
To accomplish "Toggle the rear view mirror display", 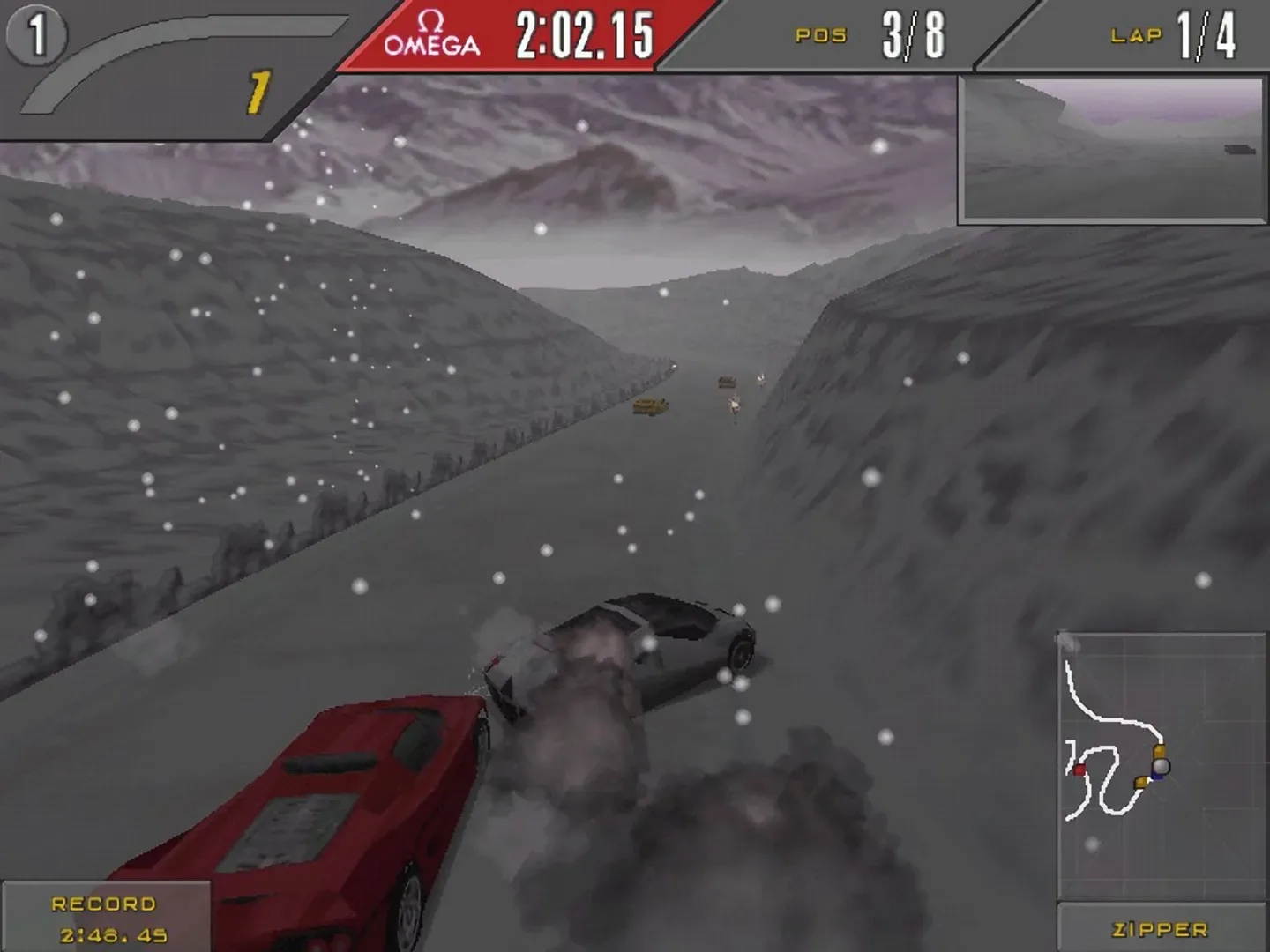I will (x=1113, y=150).
